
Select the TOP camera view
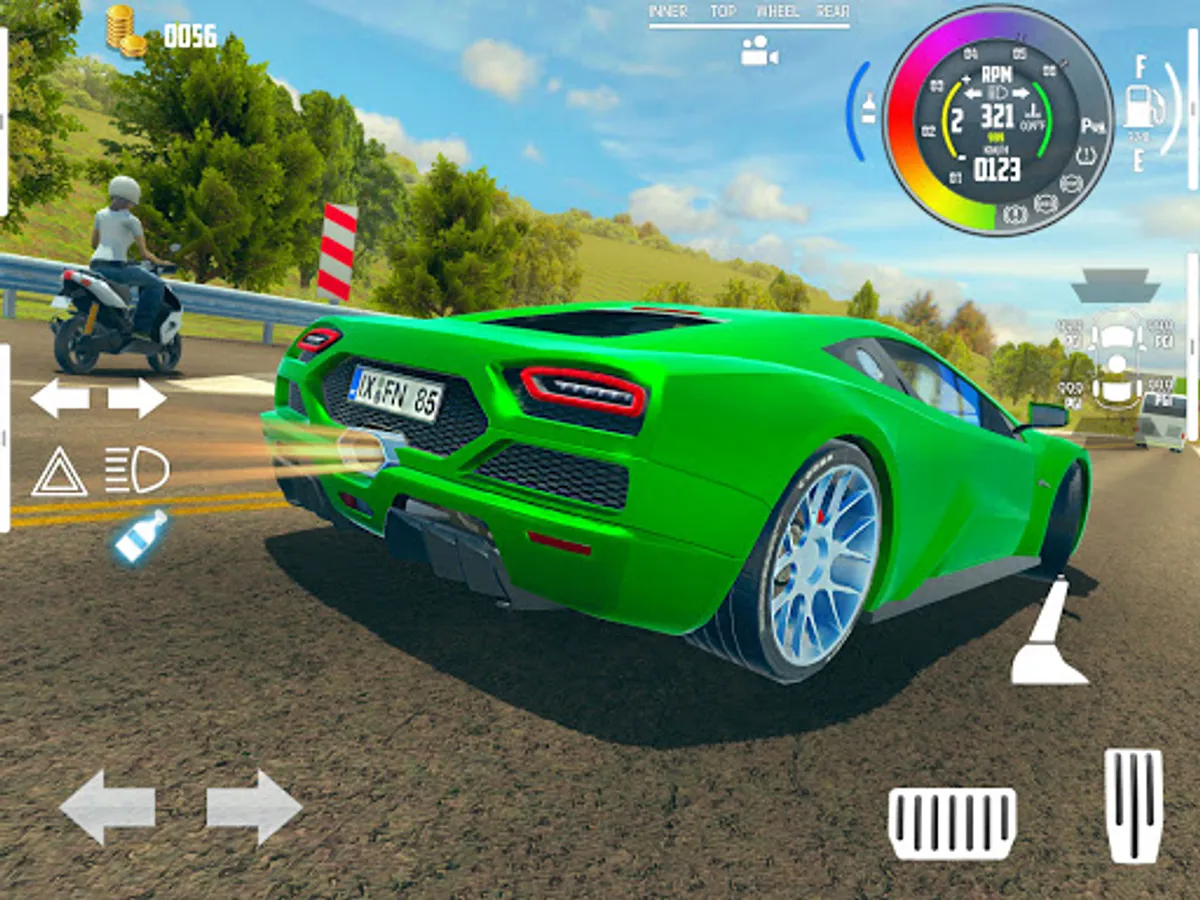(x=723, y=12)
